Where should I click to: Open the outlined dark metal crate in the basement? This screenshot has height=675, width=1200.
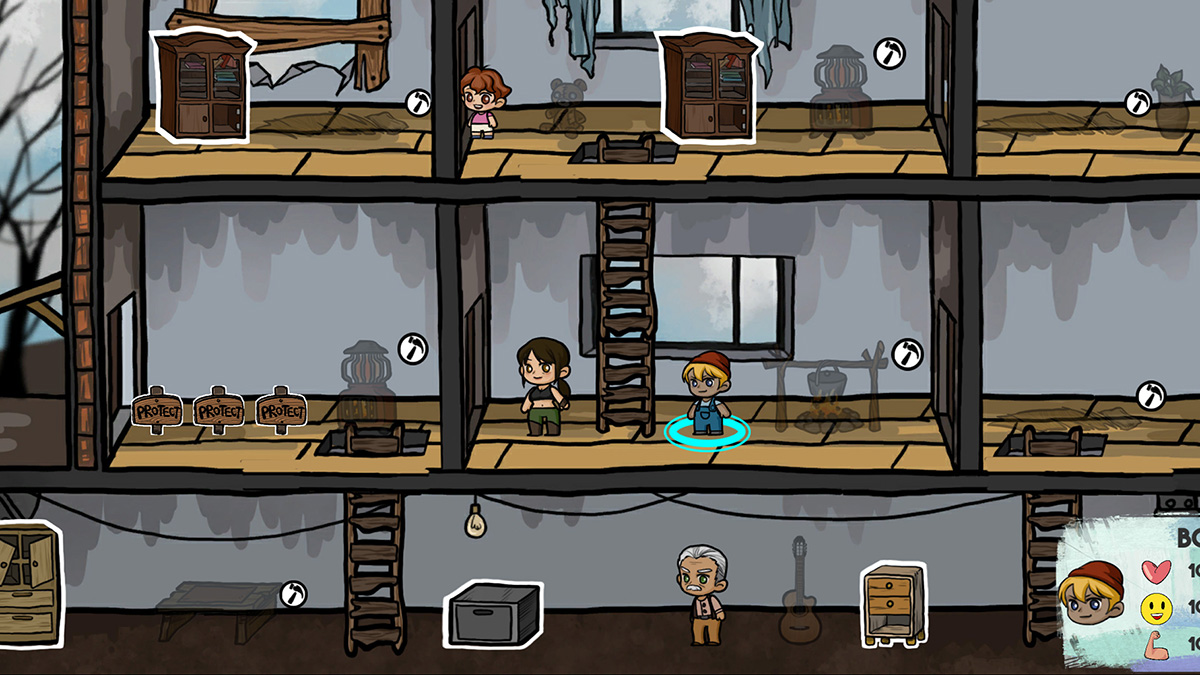coord(495,613)
